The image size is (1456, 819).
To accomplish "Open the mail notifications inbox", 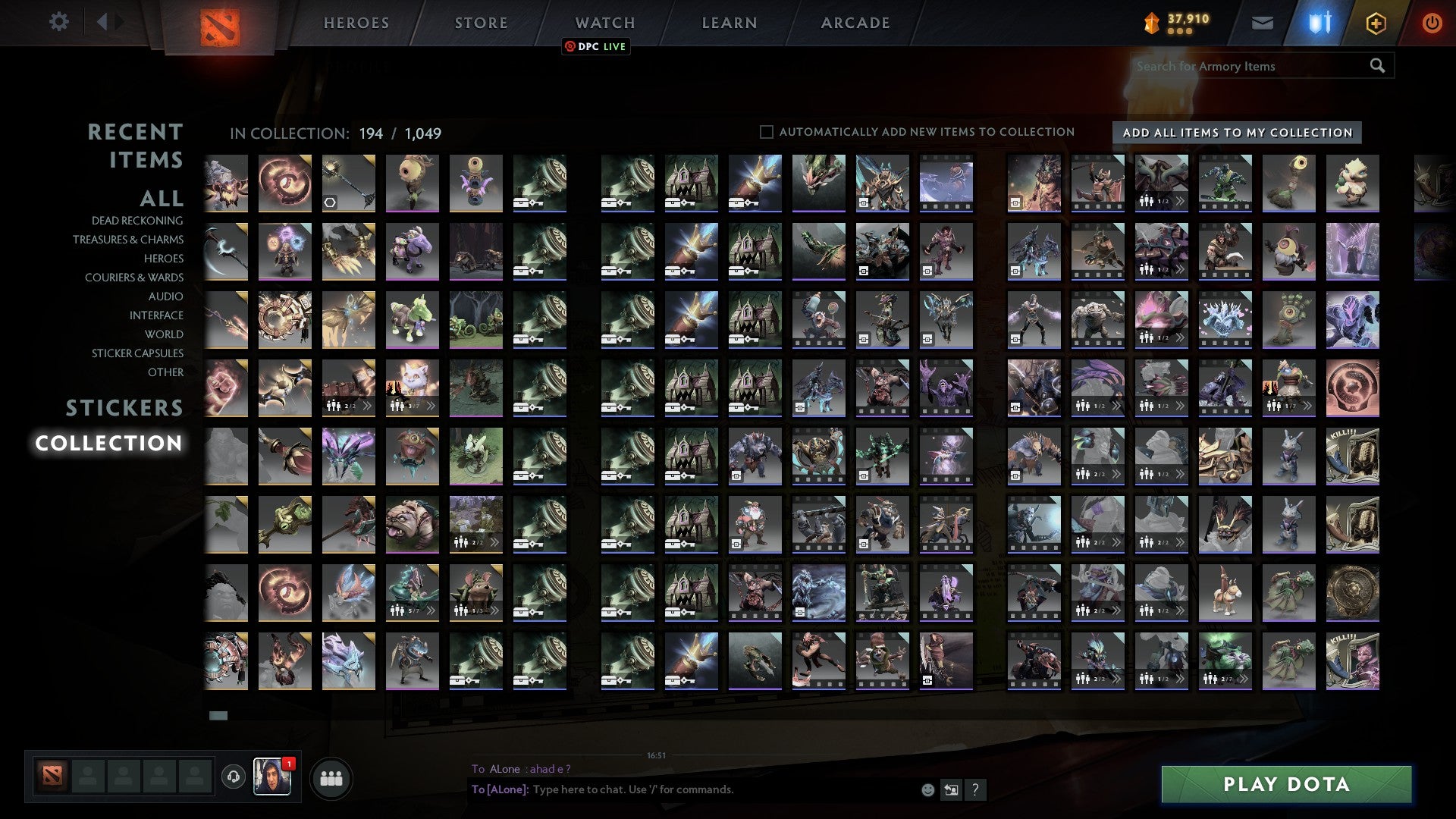I will (x=1262, y=22).
